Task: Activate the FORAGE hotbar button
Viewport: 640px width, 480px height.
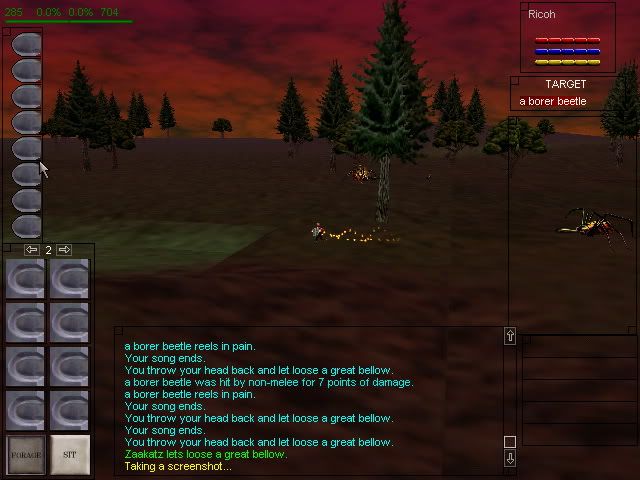Action: coord(27,454)
